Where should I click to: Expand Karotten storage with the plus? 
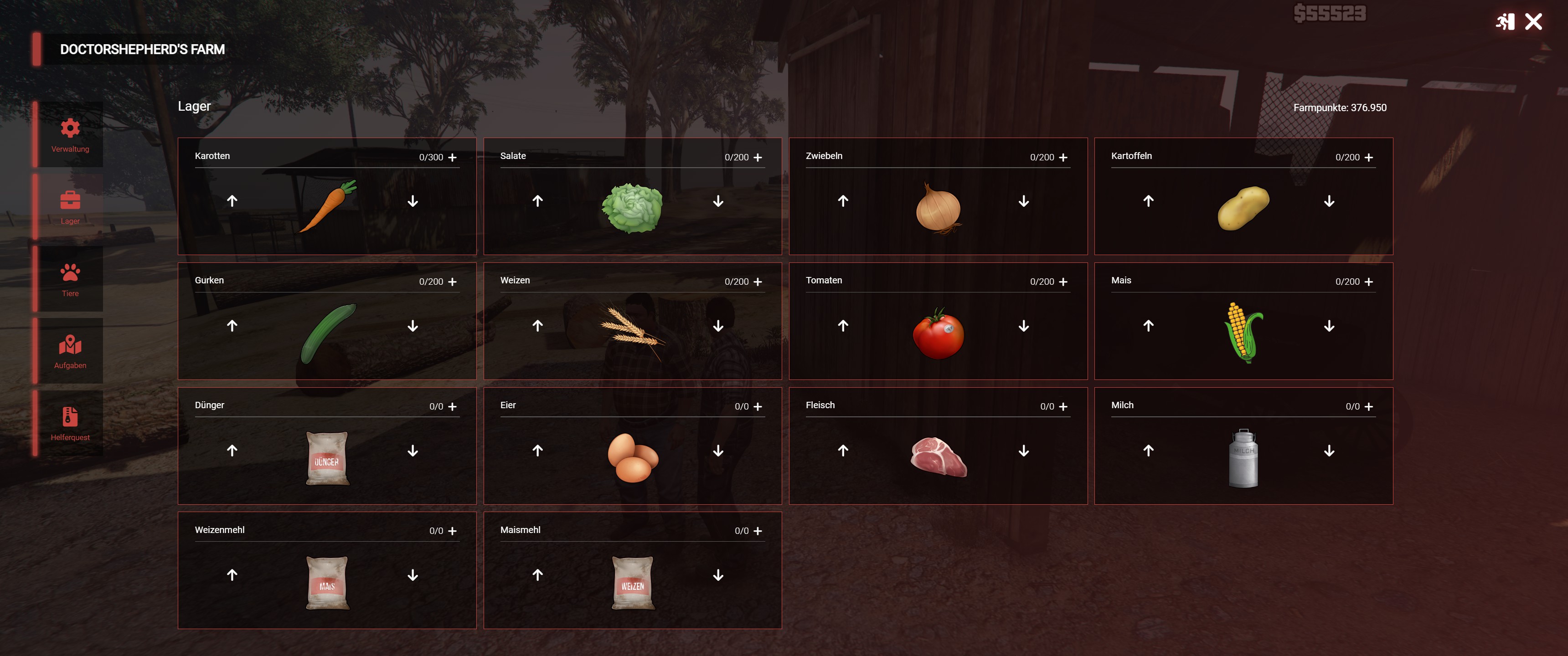452,158
